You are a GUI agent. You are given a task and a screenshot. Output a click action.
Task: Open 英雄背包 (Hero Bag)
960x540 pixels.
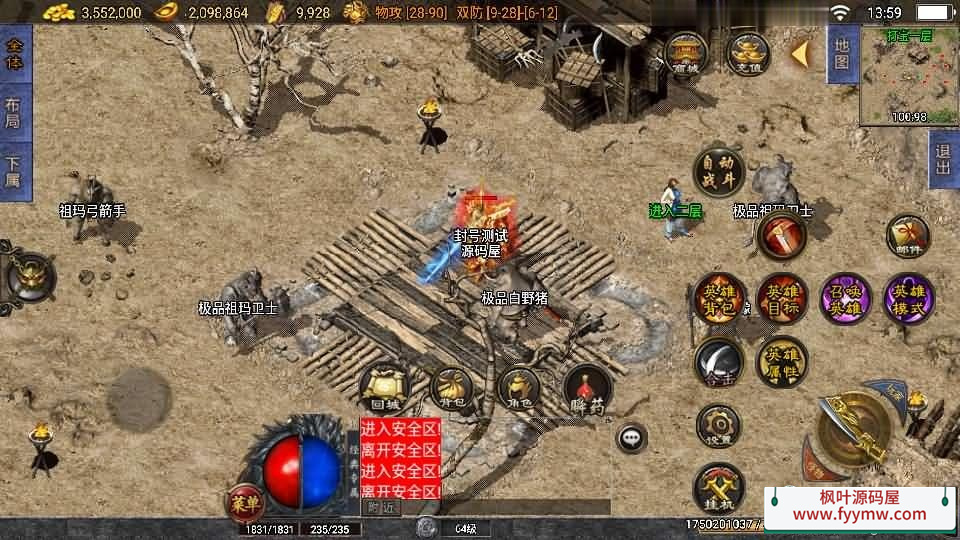(x=720, y=298)
